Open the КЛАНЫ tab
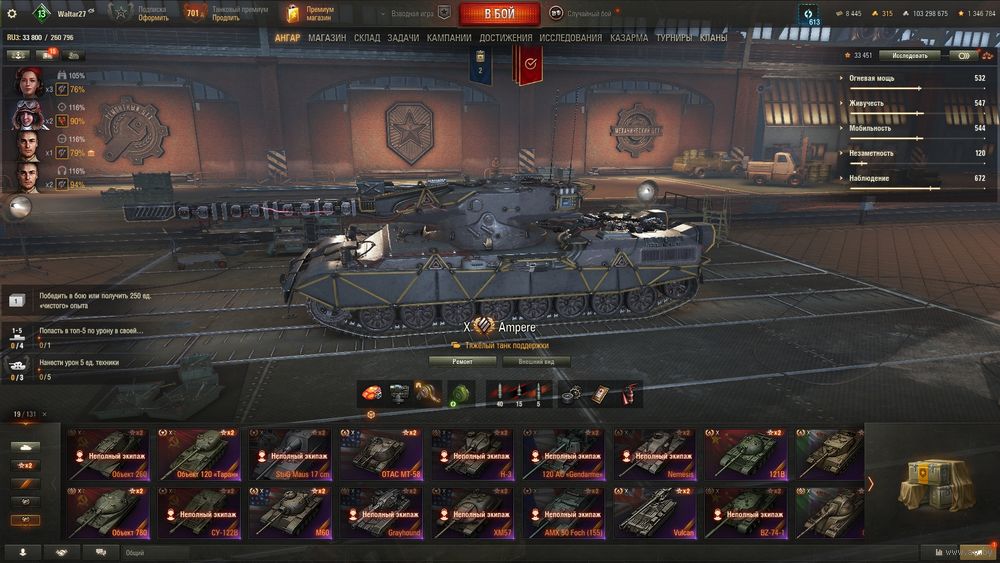 point(713,38)
